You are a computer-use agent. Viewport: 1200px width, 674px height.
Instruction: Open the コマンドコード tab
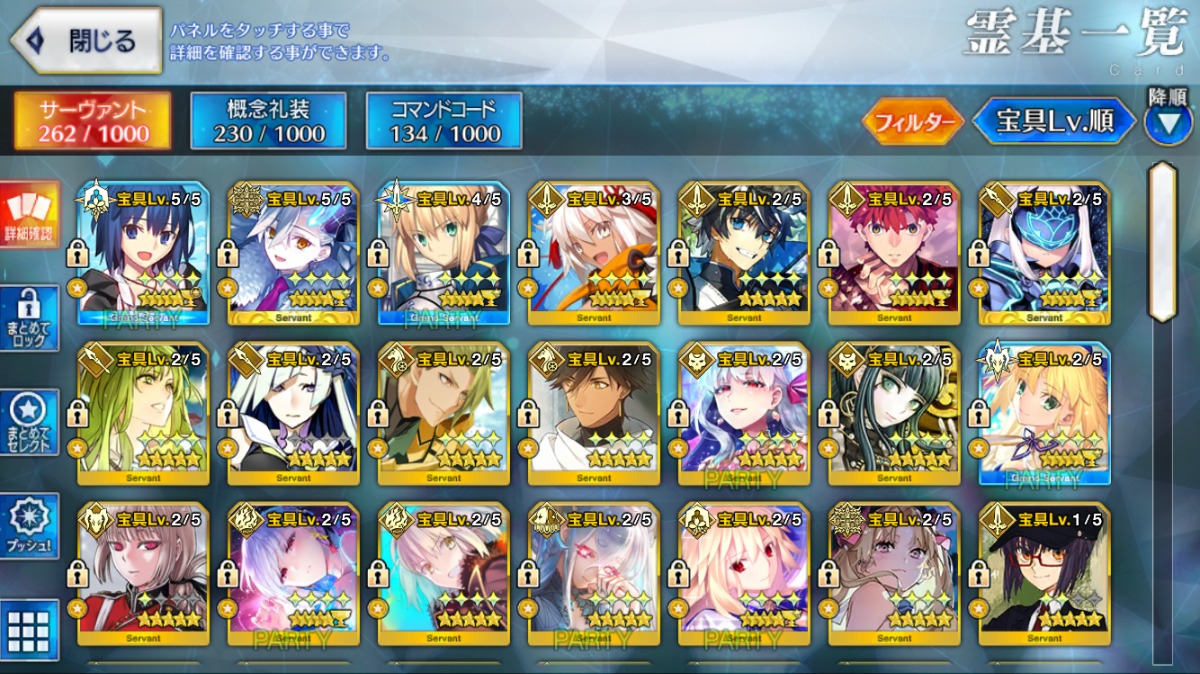click(444, 121)
